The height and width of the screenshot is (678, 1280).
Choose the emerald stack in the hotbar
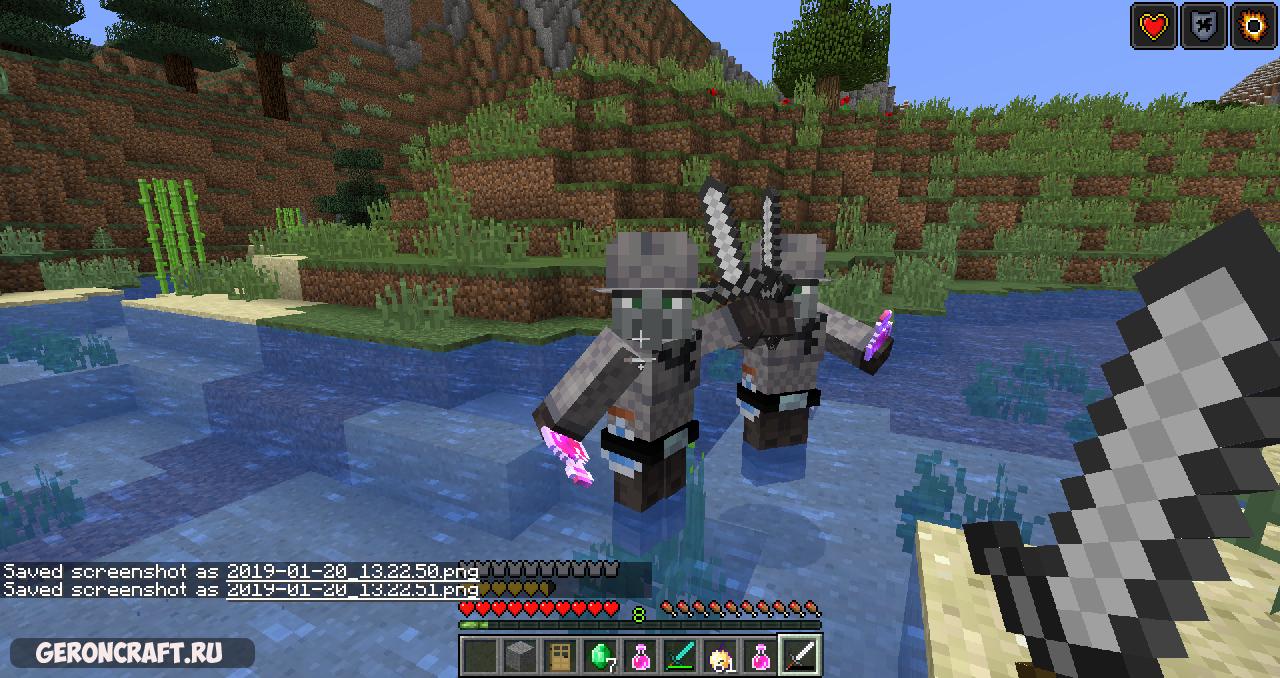click(599, 656)
